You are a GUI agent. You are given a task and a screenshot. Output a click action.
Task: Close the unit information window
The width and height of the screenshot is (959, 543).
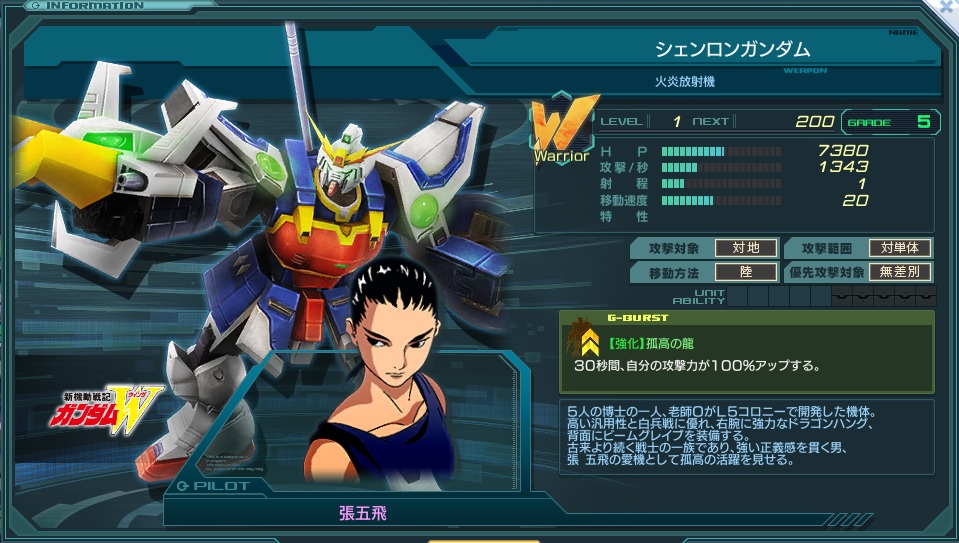tap(945, 7)
